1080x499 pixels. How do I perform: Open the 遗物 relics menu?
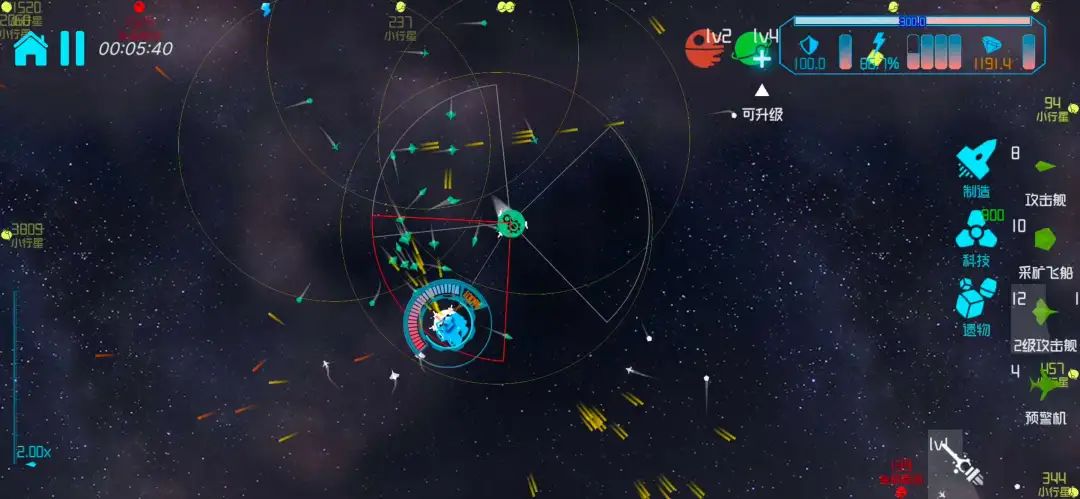pyautogui.click(x=976, y=303)
